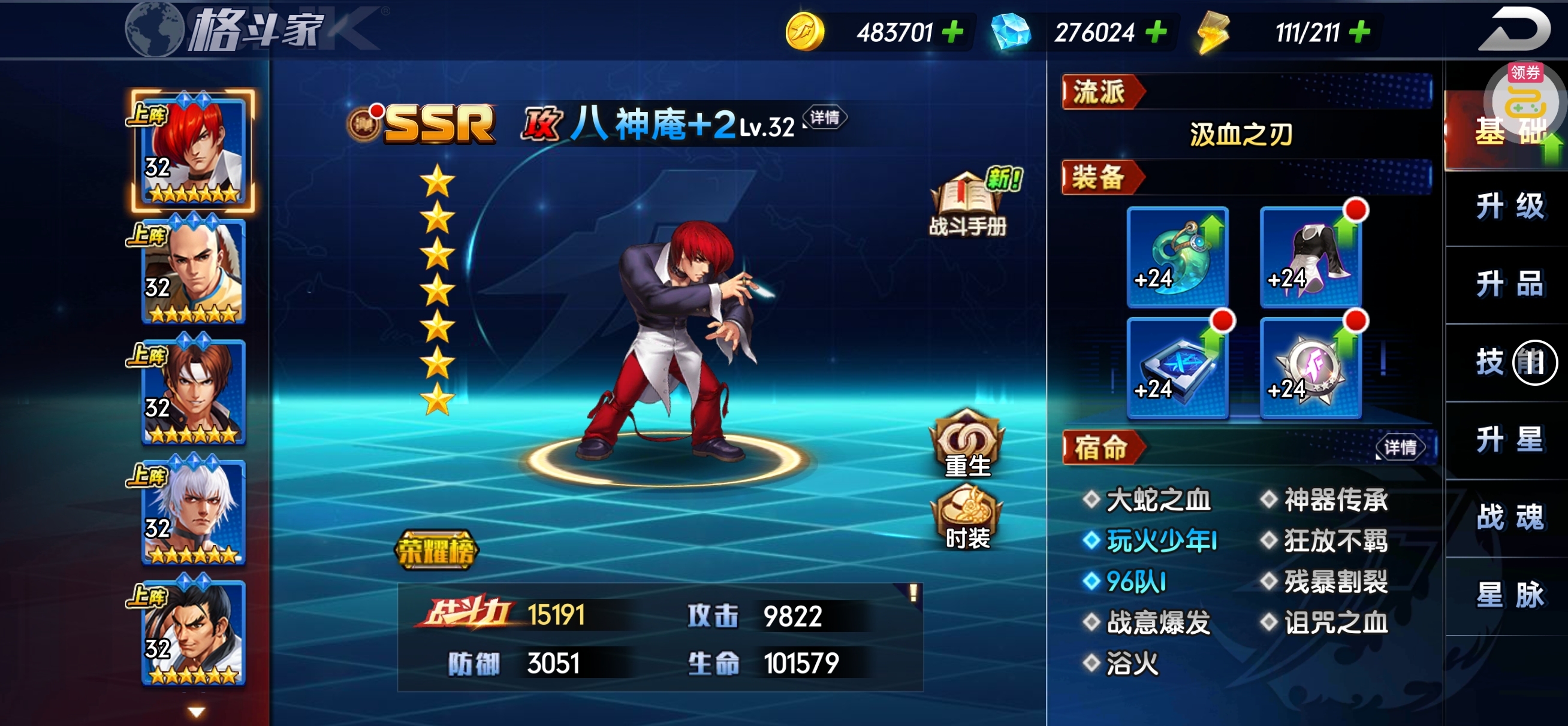Go back with the return arrow
This screenshot has height=726, width=1568.
pos(1513,29)
